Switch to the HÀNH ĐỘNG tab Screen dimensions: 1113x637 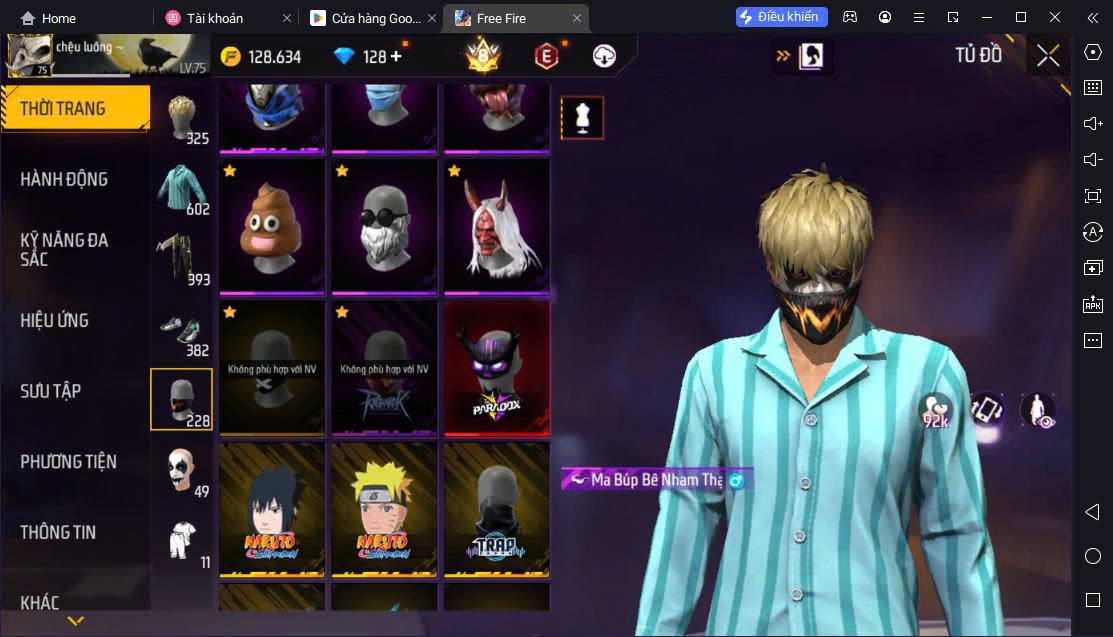64,179
